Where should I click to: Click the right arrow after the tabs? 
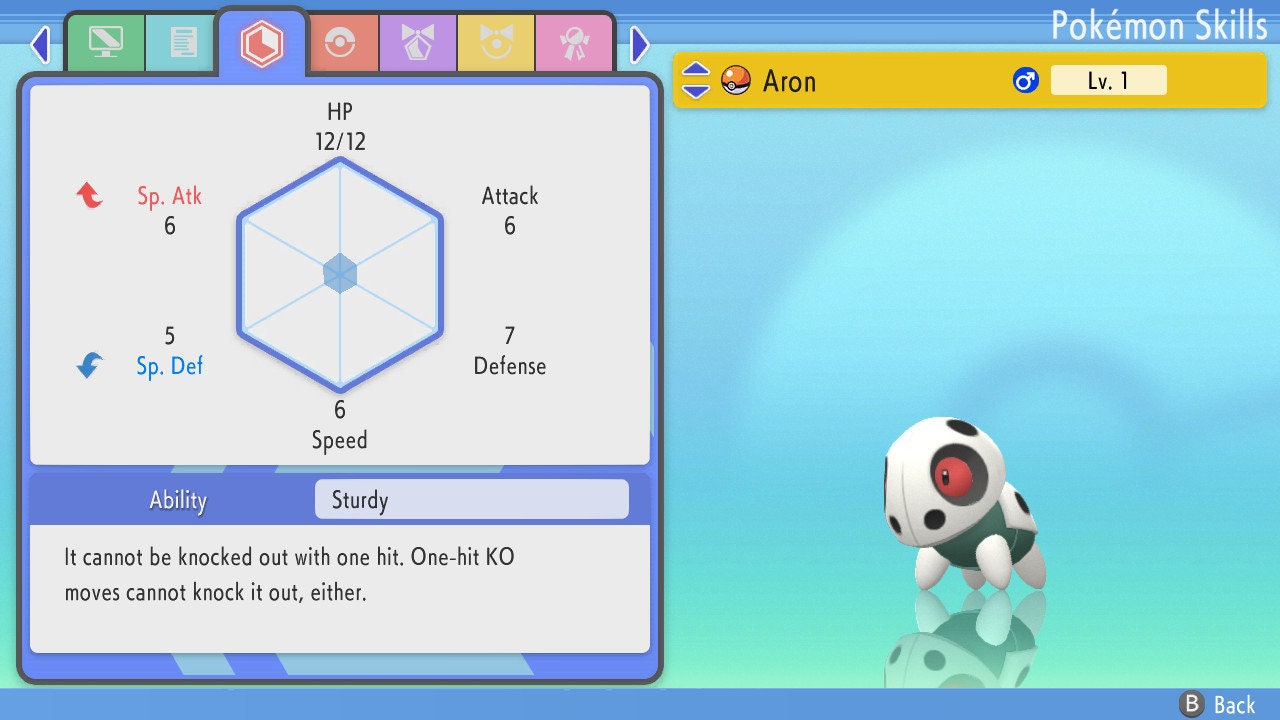tap(640, 44)
